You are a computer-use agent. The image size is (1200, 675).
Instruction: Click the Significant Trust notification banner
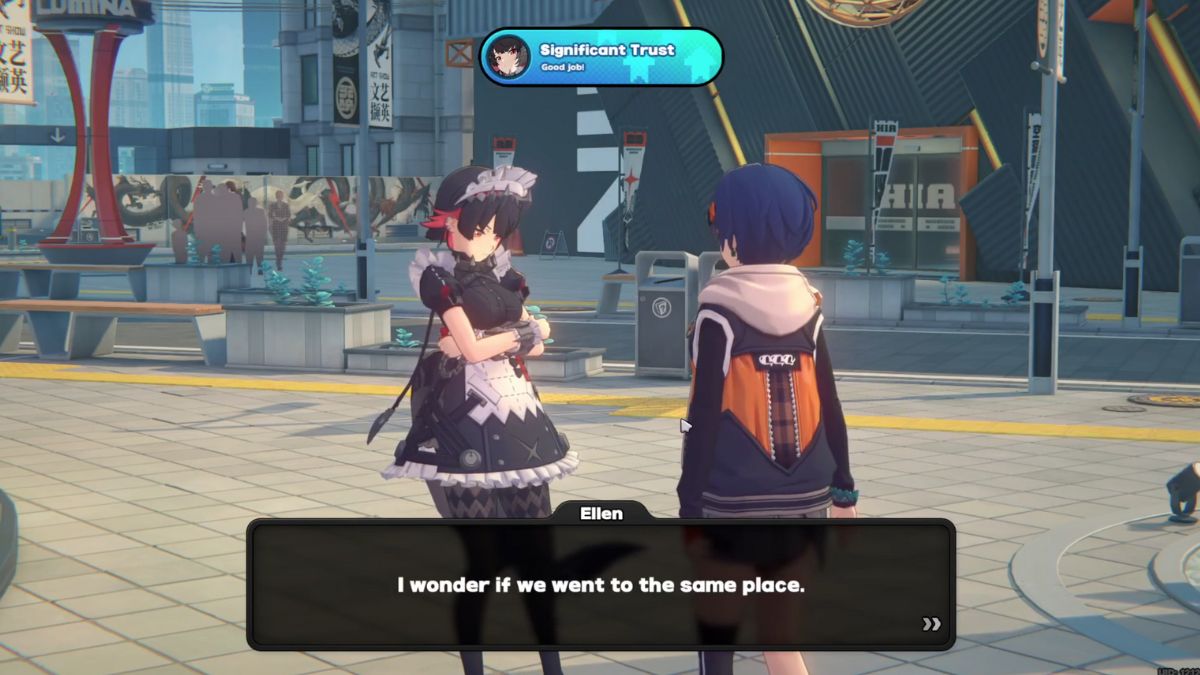pos(601,57)
